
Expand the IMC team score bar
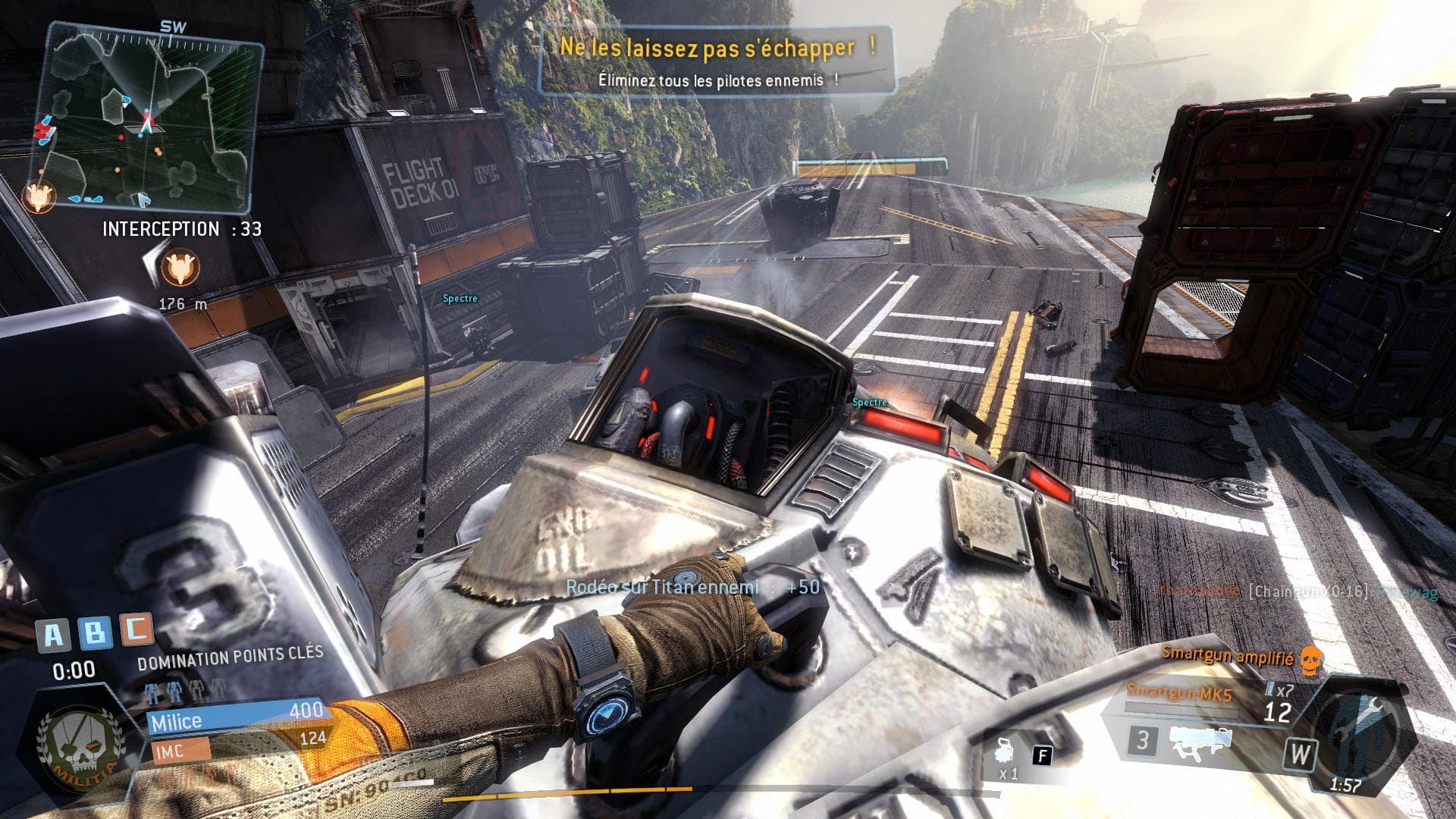point(182,750)
